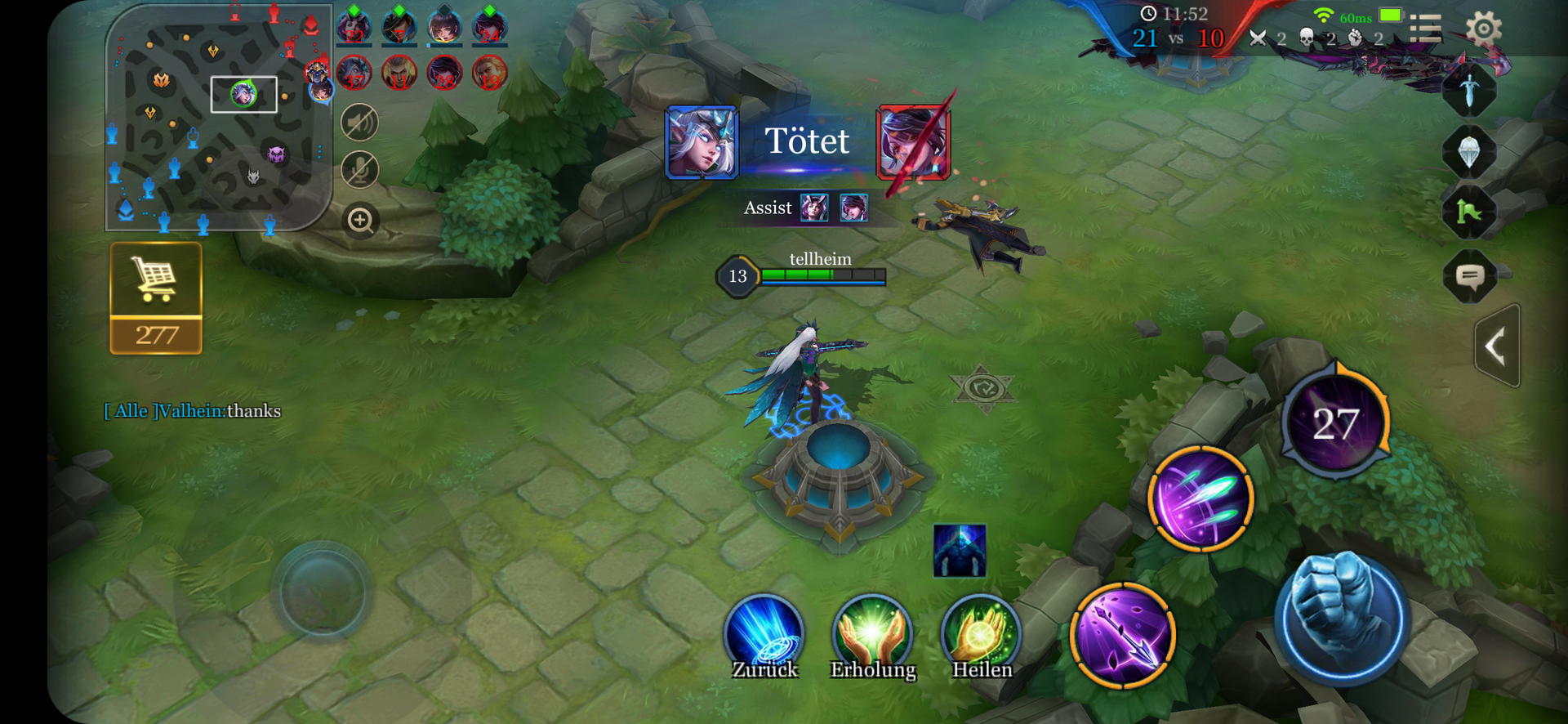Image resolution: width=1568 pixels, height=724 pixels.
Task: Send the sword attack signal
Action: point(1468,90)
